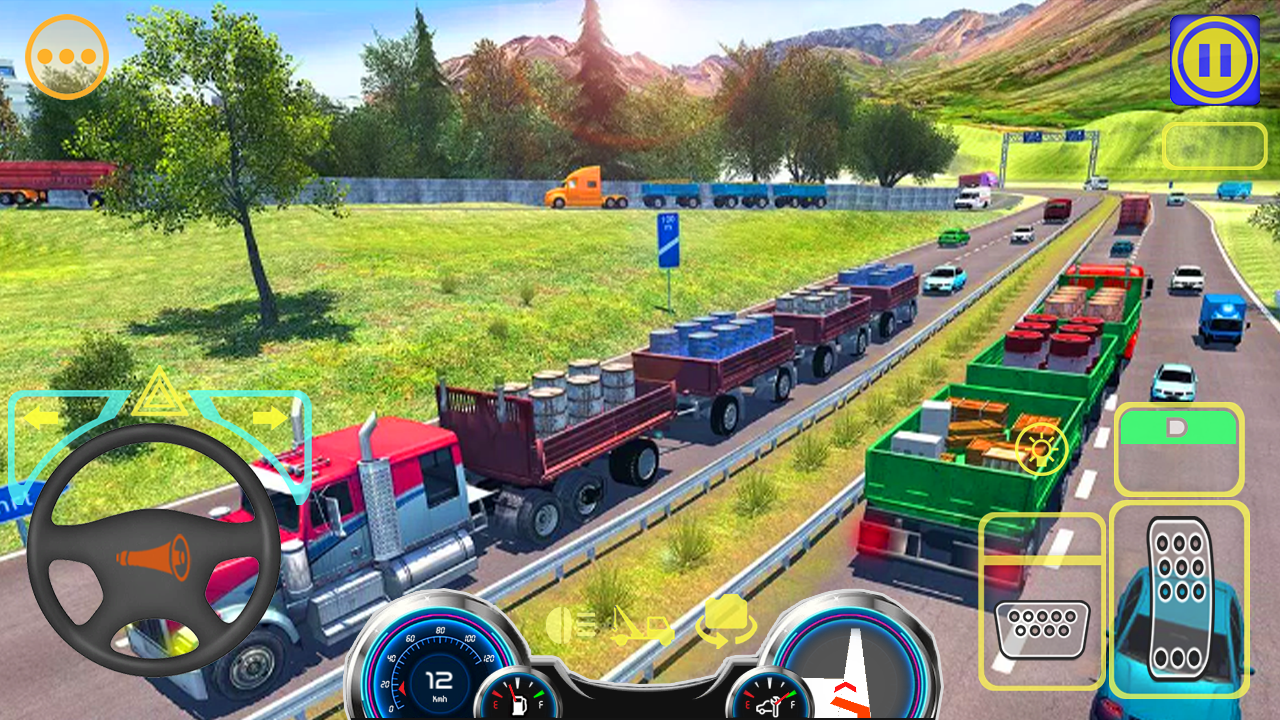Pause the game with the pause button
The image size is (1280, 720).
(1215, 60)
